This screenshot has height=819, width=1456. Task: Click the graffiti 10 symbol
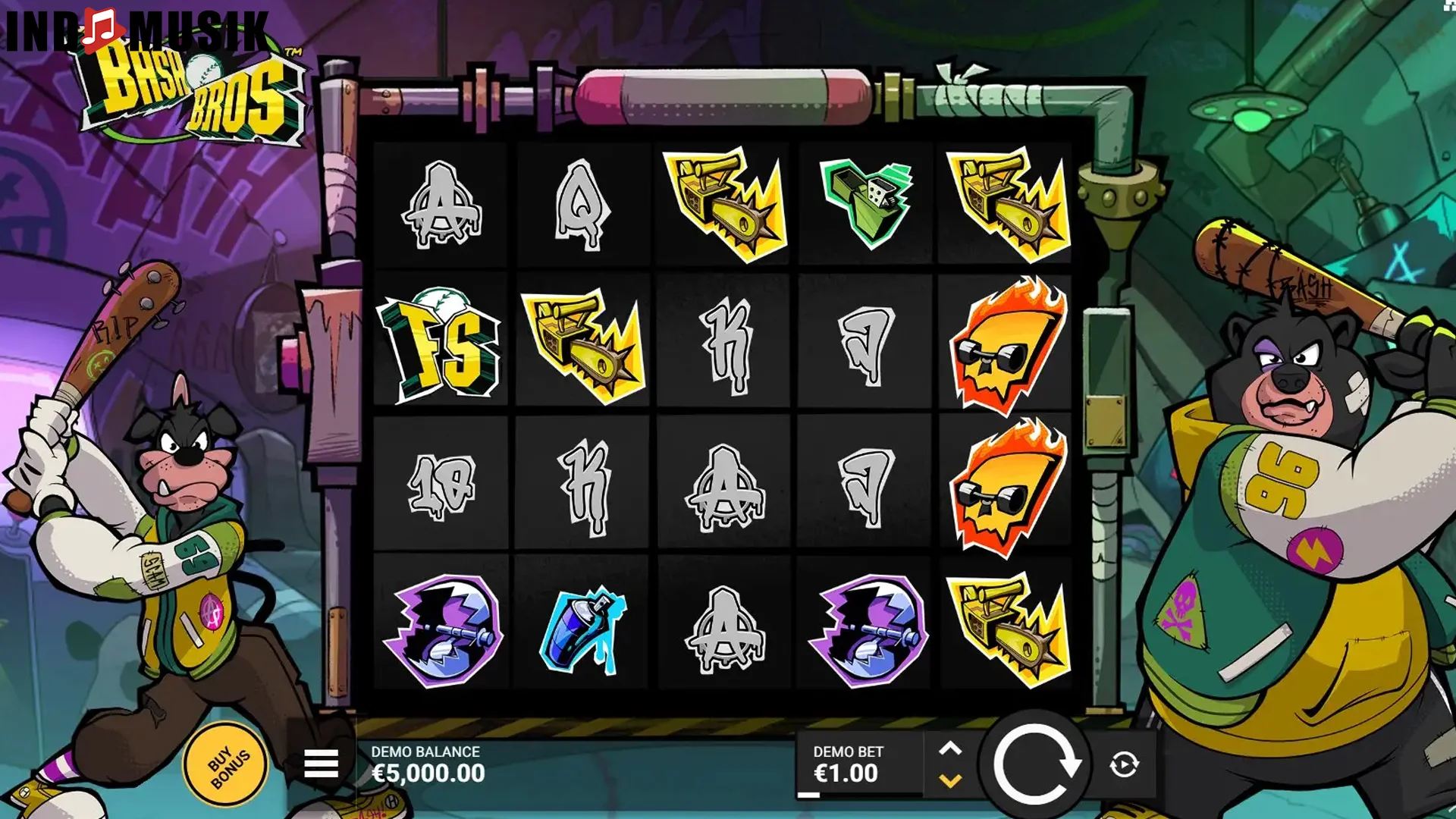click(x=442, y=485)
